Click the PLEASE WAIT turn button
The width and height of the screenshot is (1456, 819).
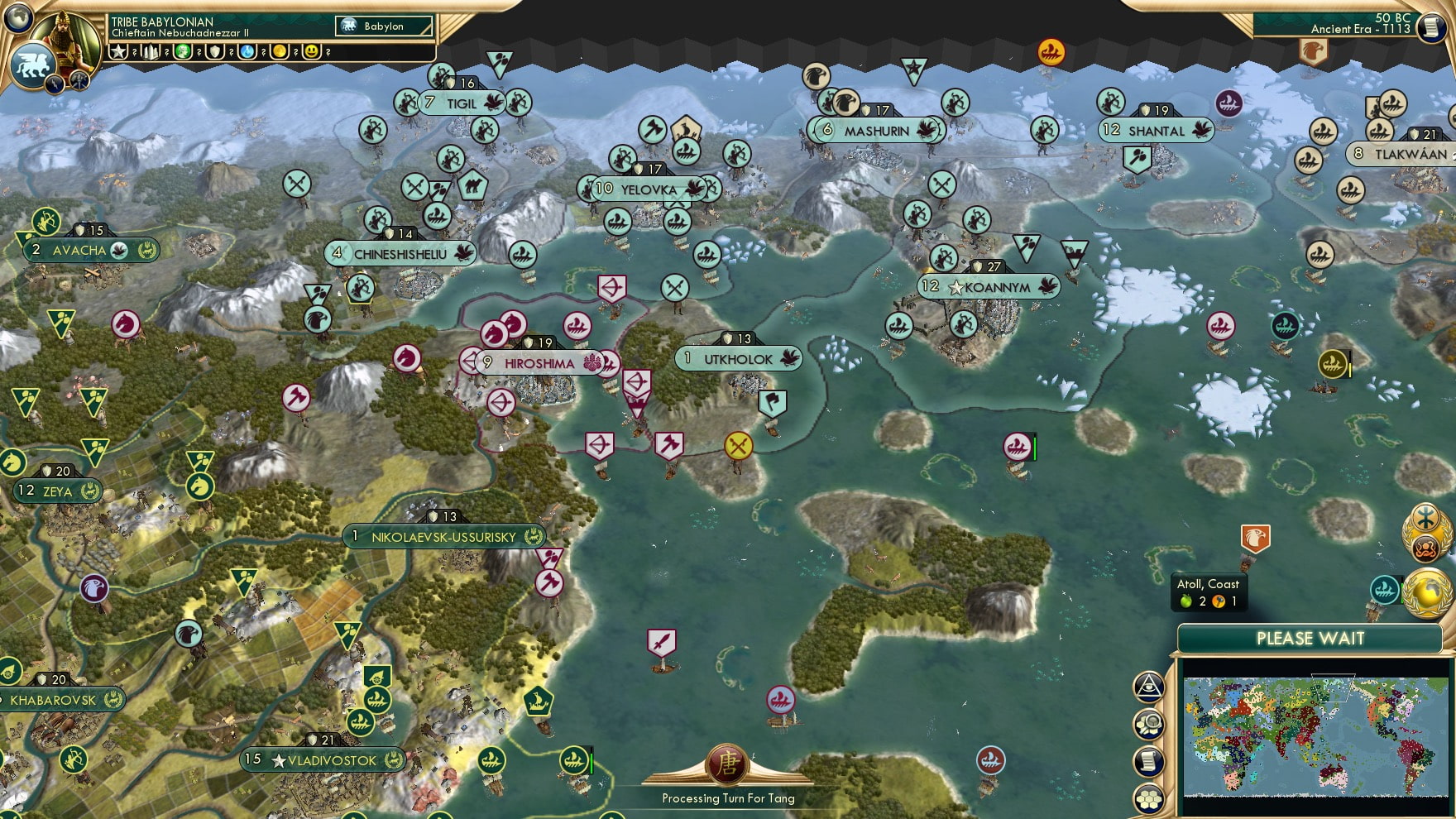click(1311, 639)
